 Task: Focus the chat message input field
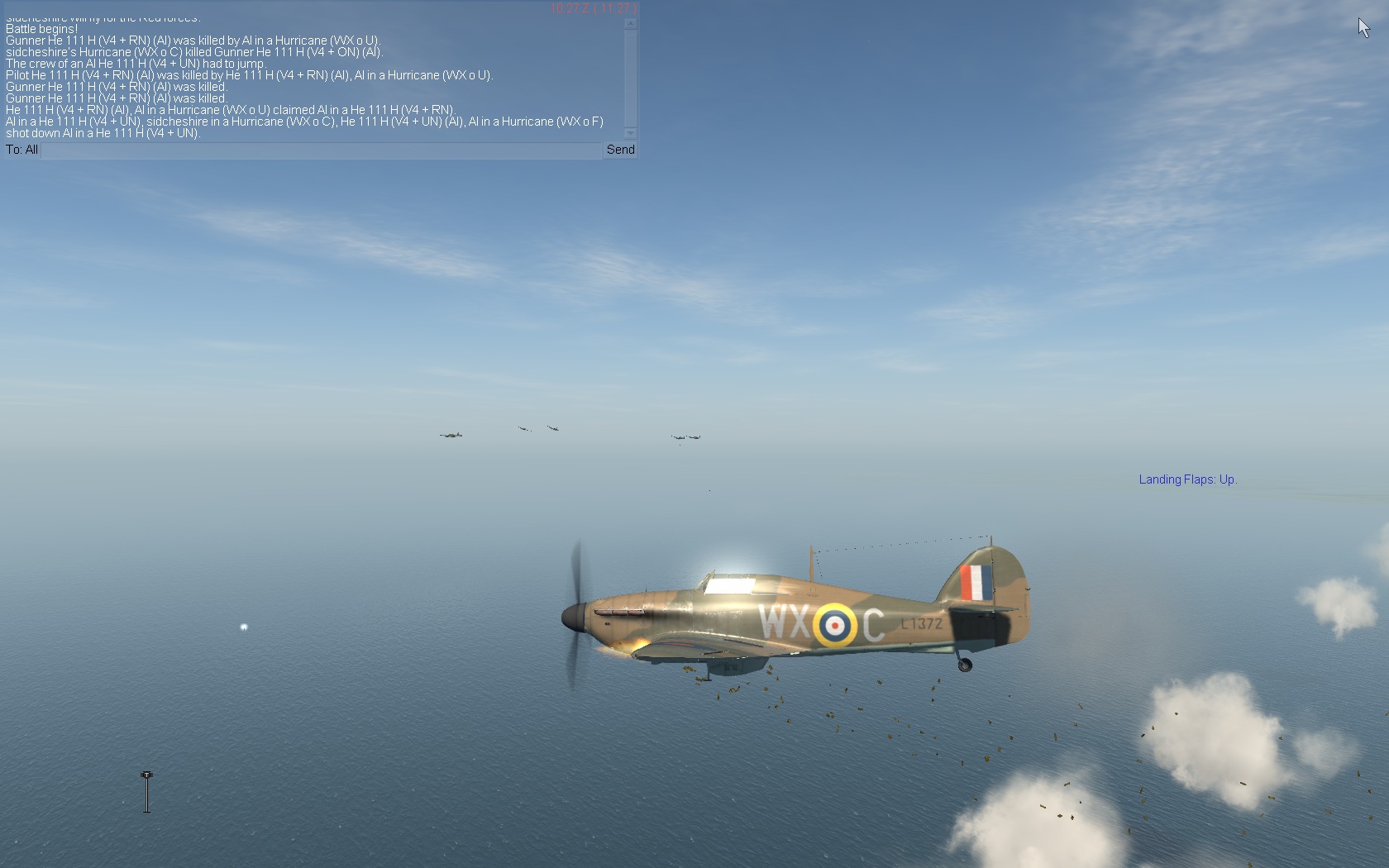[321, 150]
